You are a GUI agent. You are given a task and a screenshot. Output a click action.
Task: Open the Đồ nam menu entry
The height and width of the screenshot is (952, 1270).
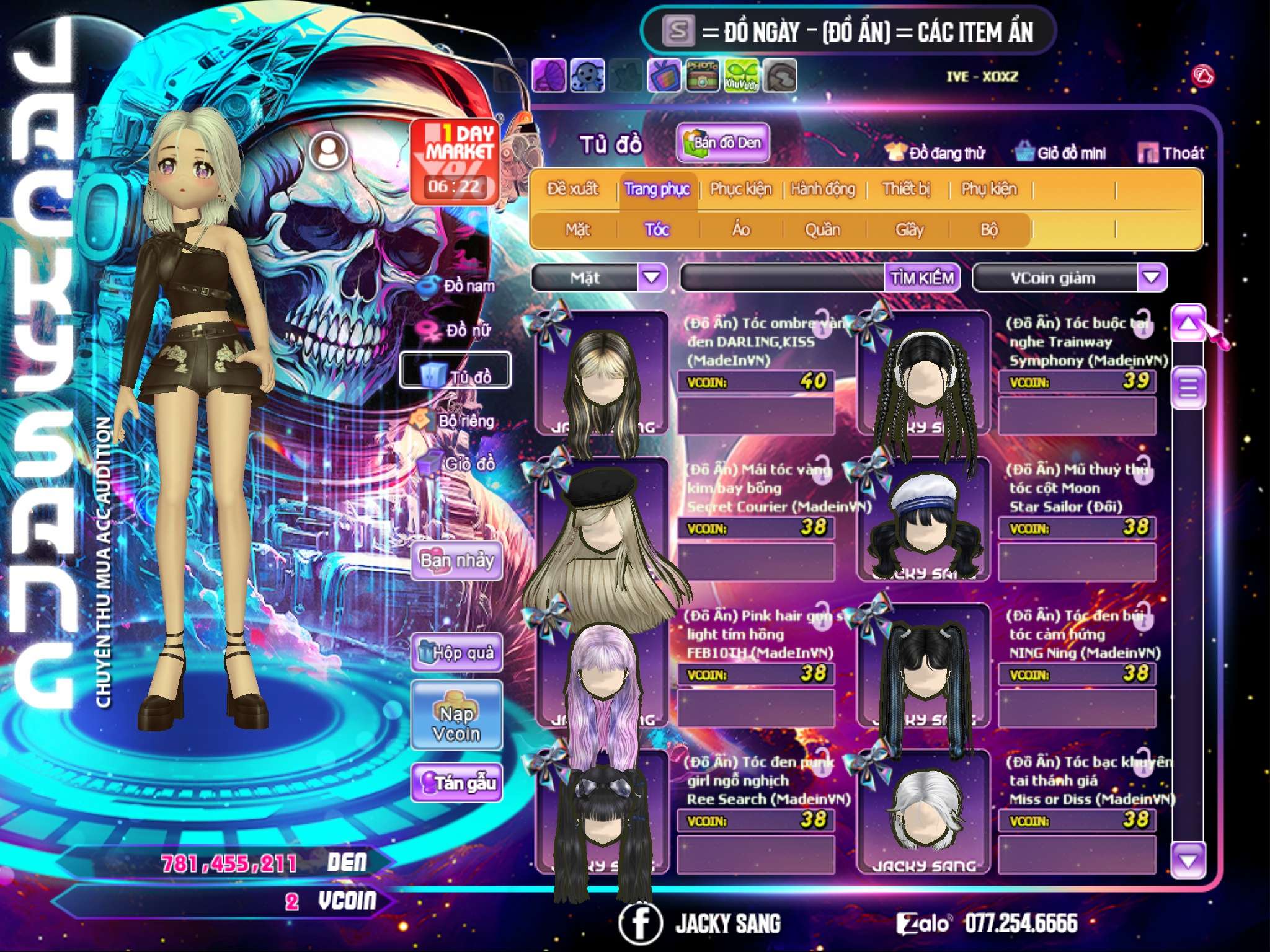pyautogui.click(x=459, y=286)
